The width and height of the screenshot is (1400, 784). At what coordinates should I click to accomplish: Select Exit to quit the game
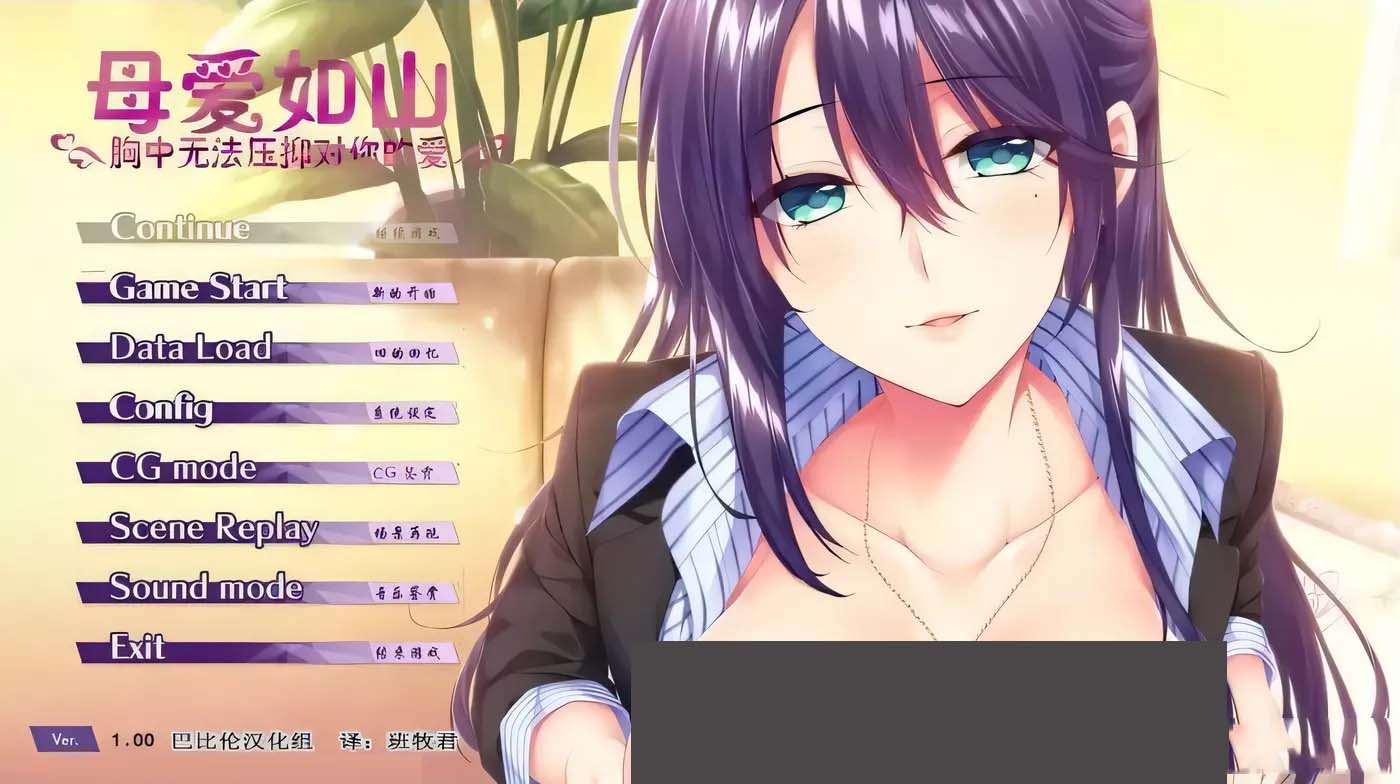point(138,649)
